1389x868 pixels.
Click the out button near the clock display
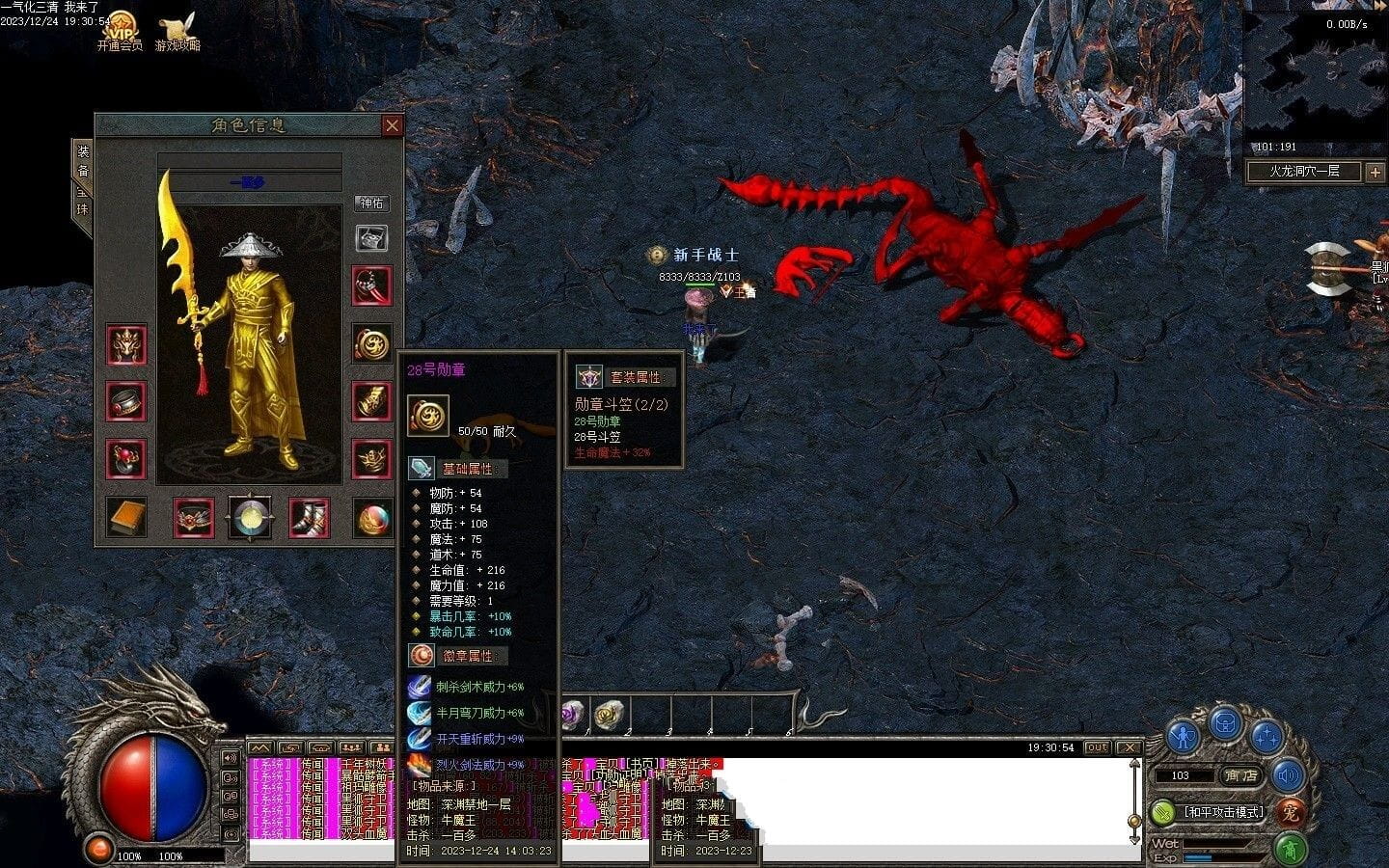1100,747
